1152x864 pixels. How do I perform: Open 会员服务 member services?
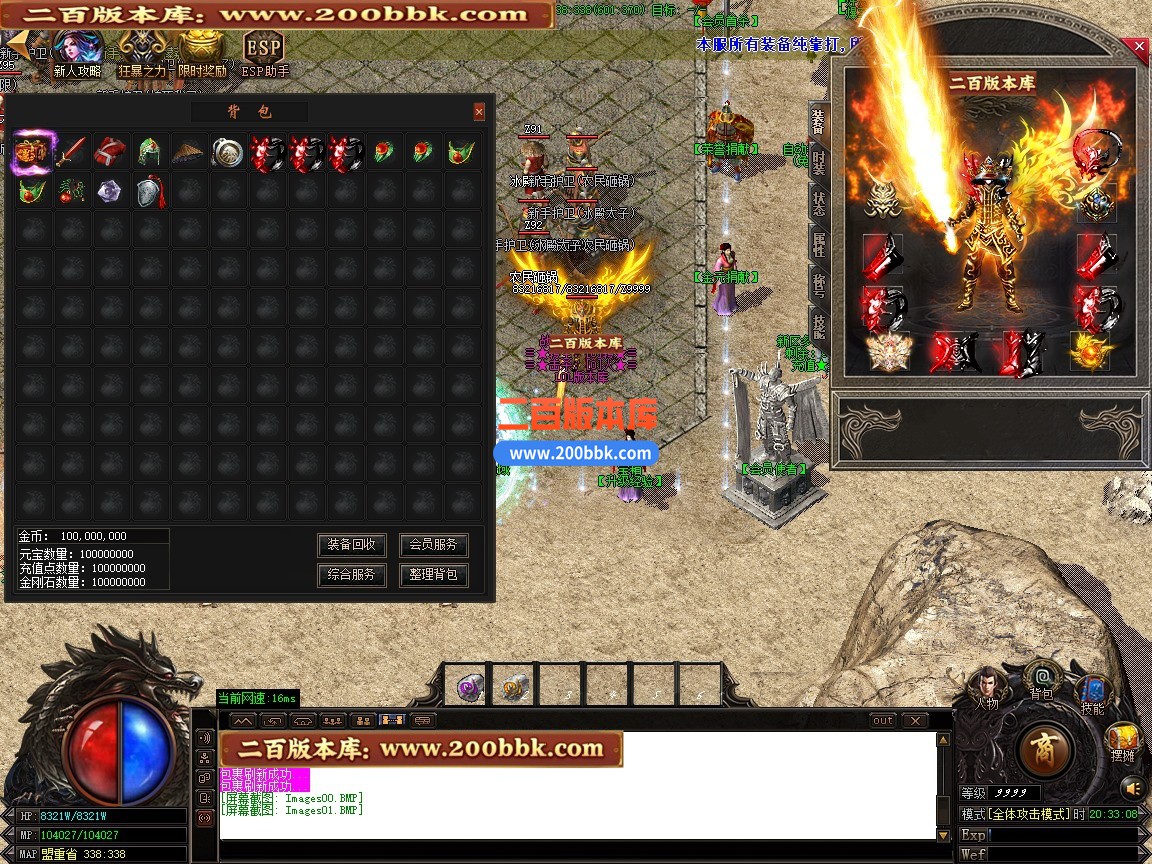pyautogui.click(x=433, y=545)
